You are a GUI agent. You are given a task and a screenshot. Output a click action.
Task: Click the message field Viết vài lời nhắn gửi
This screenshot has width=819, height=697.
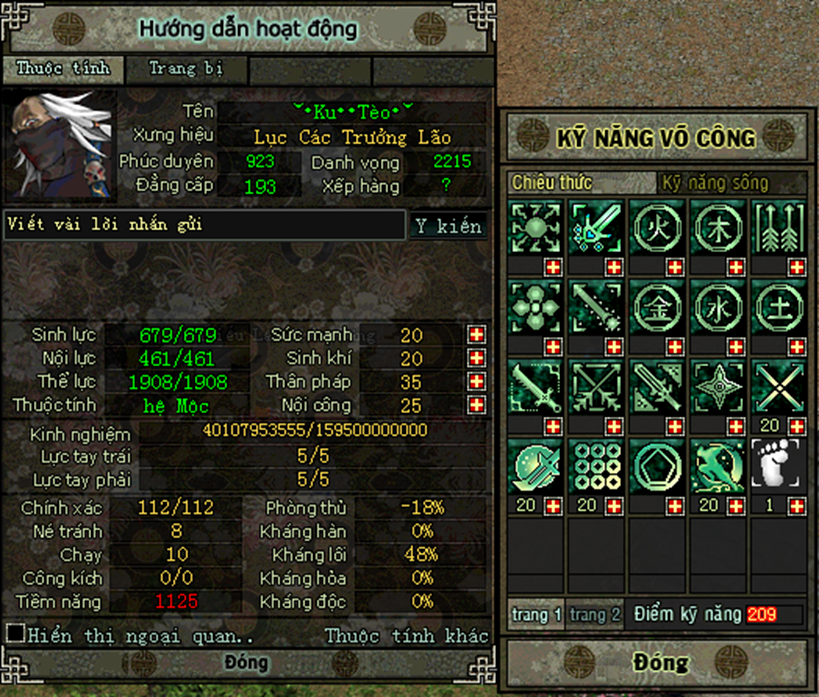204,225
